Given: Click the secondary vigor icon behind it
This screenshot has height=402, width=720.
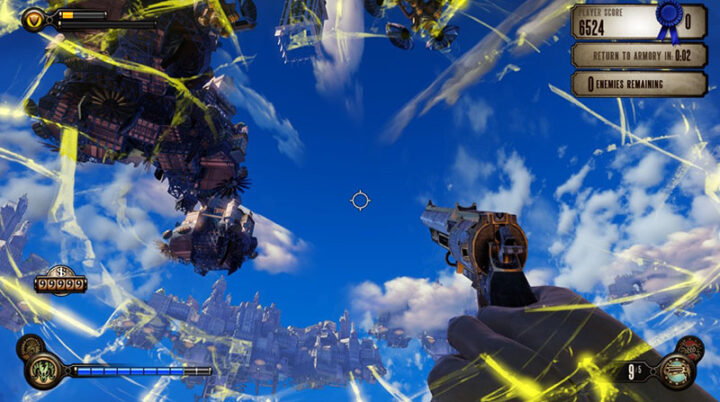Looking at the screenshot, I should tap(29, 348).
